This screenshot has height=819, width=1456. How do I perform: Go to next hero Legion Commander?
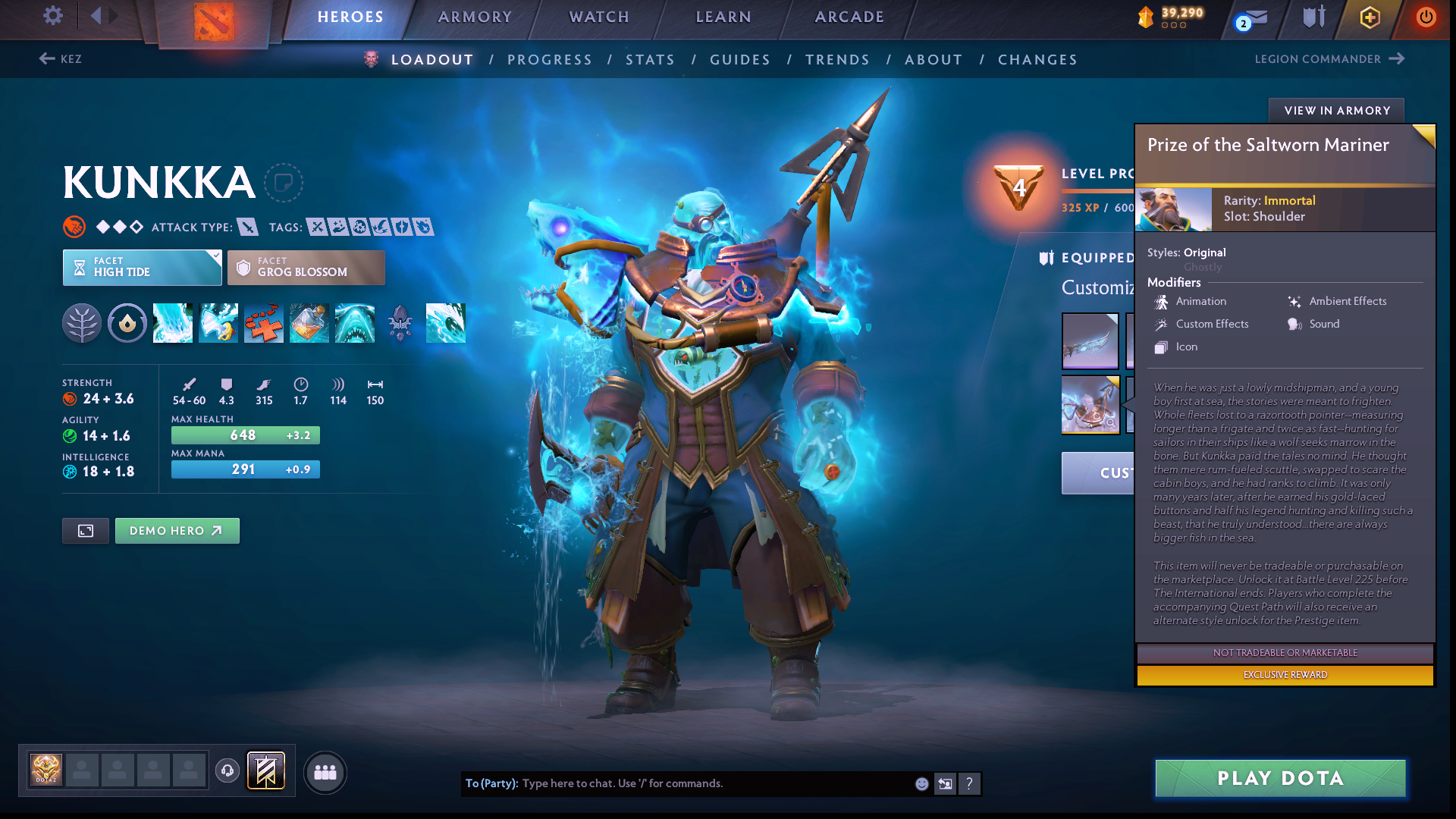[1329, 59]
